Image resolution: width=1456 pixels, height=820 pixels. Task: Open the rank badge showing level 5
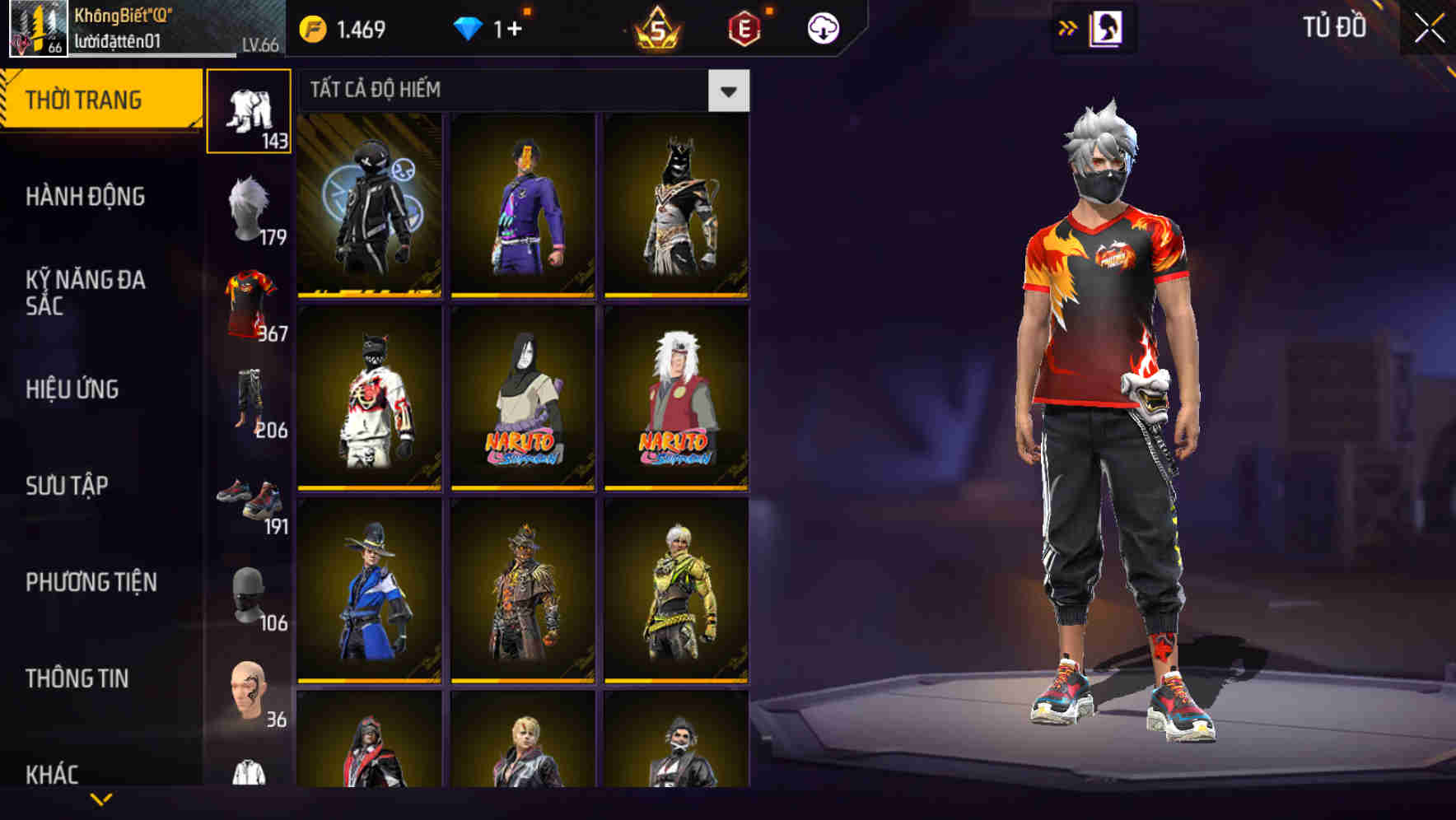tap(655, 26)
